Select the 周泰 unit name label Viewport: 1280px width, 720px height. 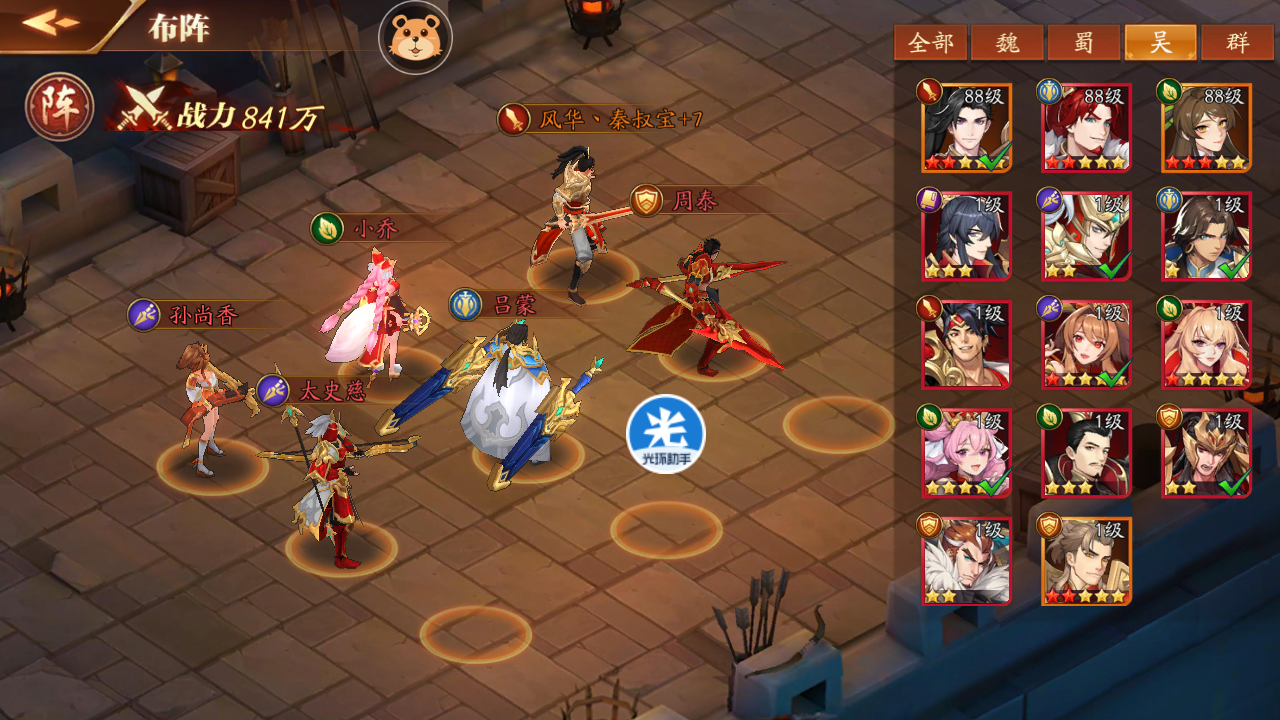pyautogui.click(x=694, y=201)
